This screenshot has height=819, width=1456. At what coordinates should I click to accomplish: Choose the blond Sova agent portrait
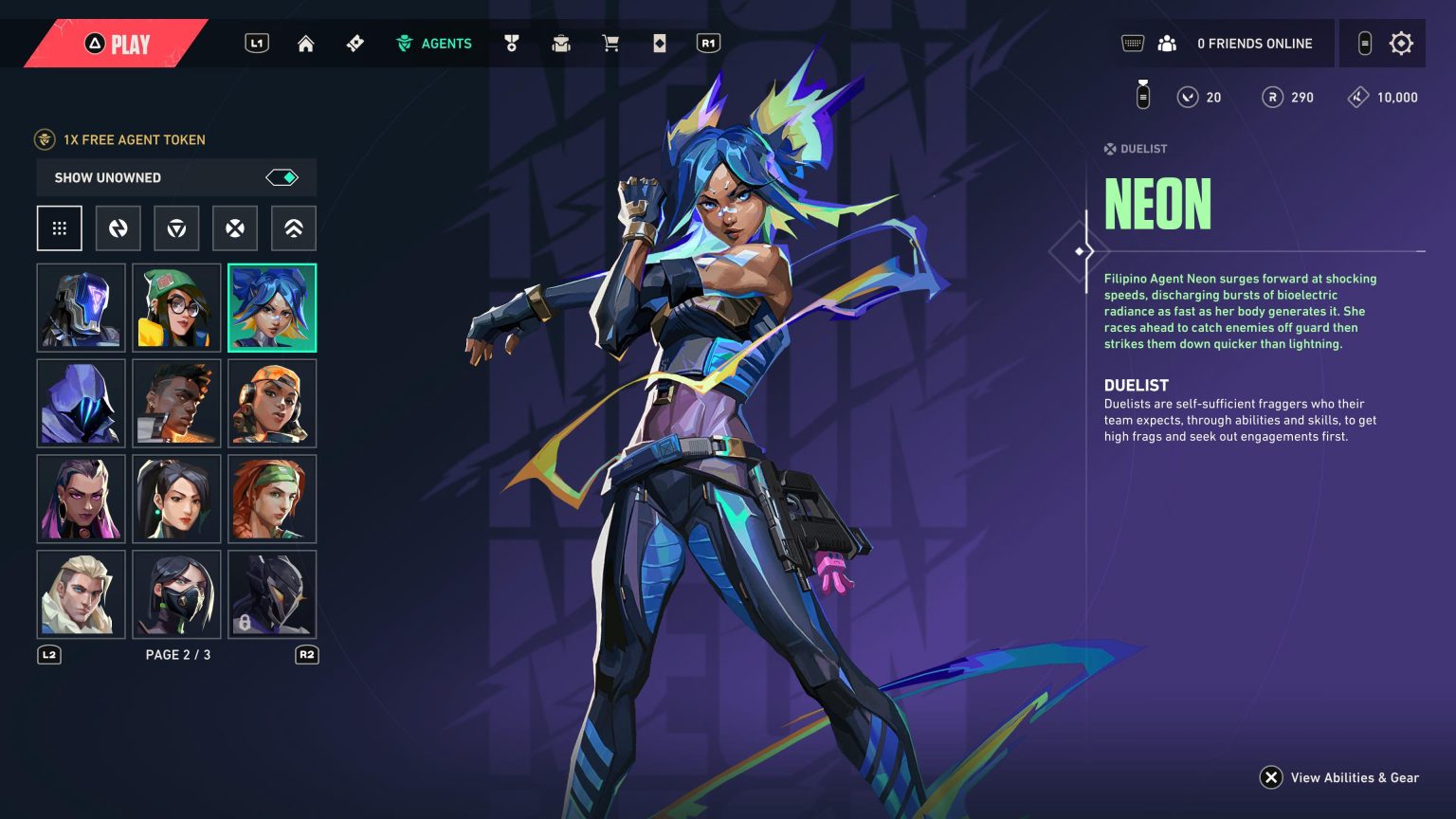pyautogui.click(x=81, y=594)
